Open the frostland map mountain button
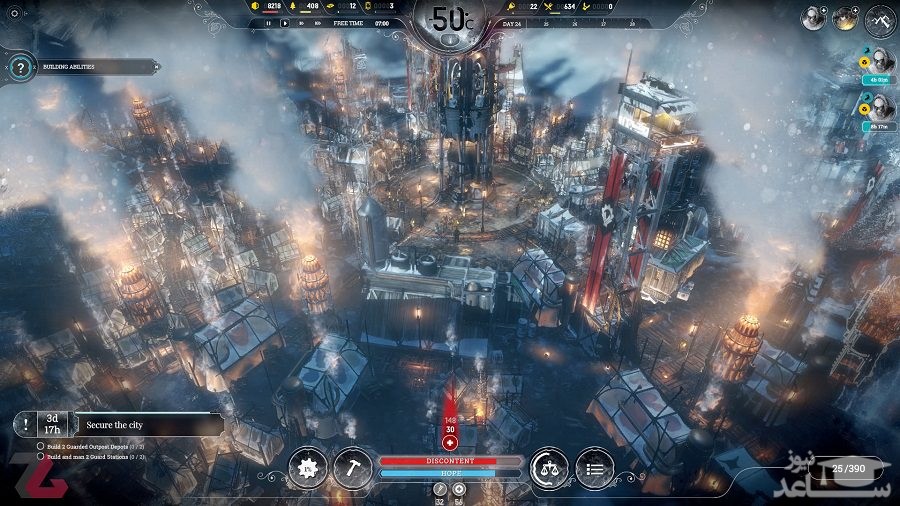This screenshot has height=506, width=900. coord(881,19)
